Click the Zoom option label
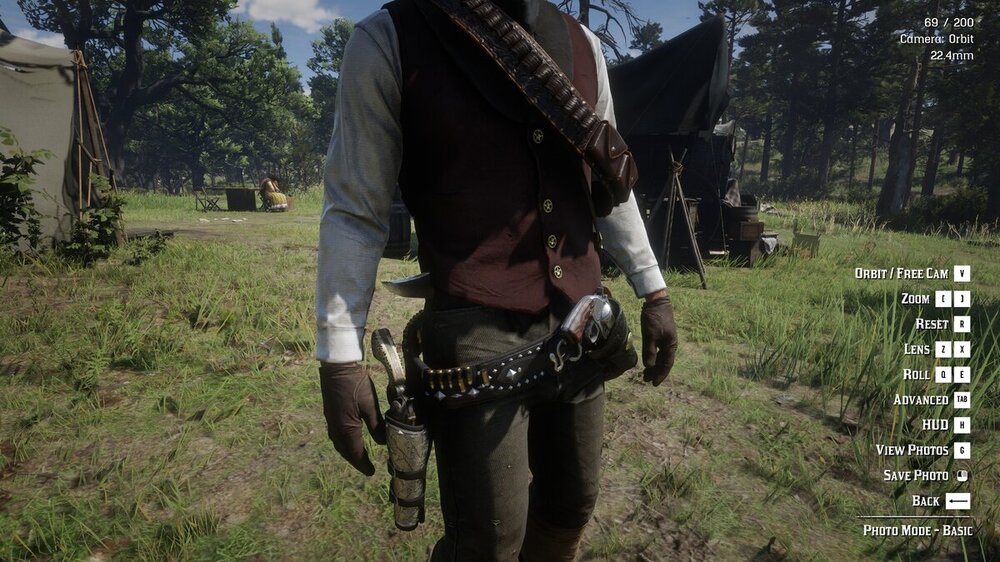The image size is (1000, 562). click(x=915, y=299)
